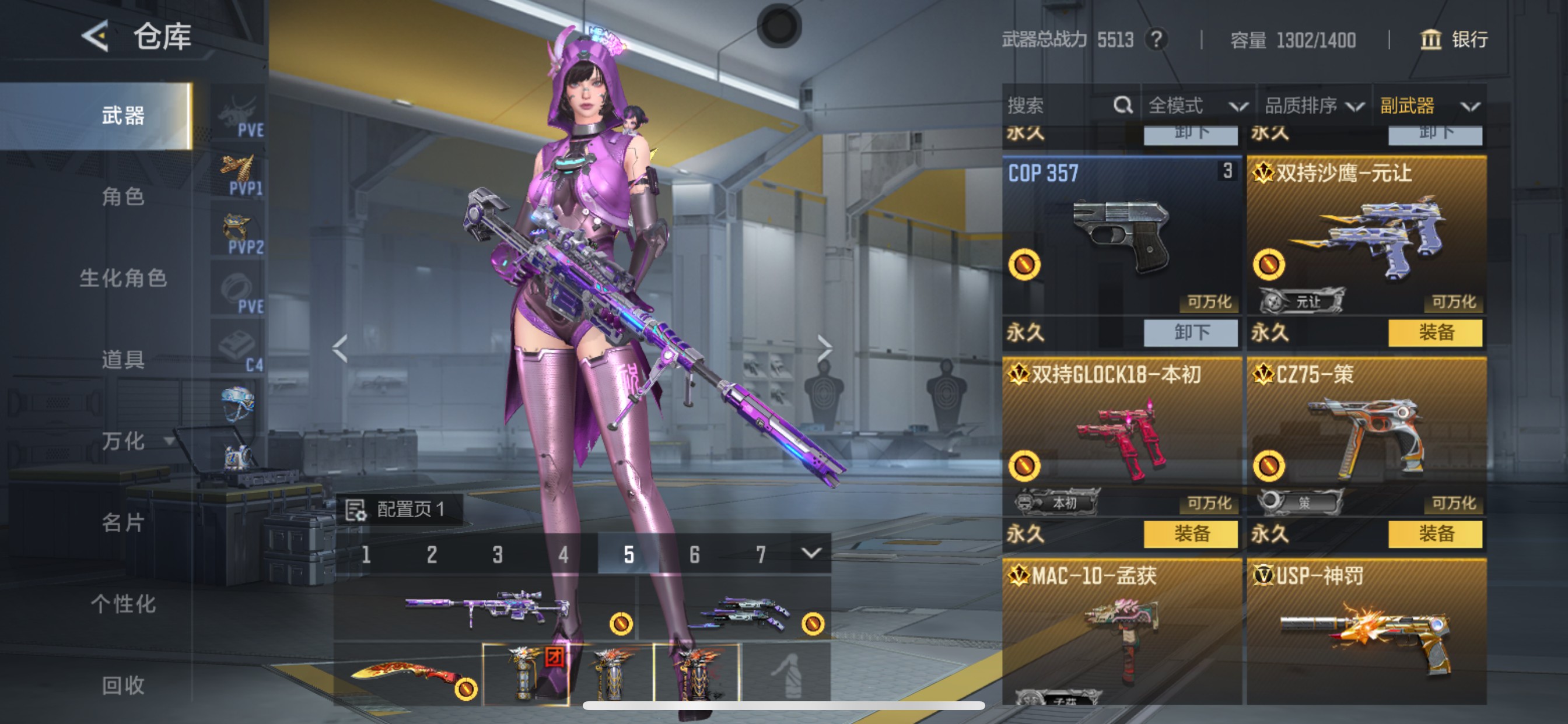
Task: Select loadout slot number 3
Action: (x=498, y=554)
